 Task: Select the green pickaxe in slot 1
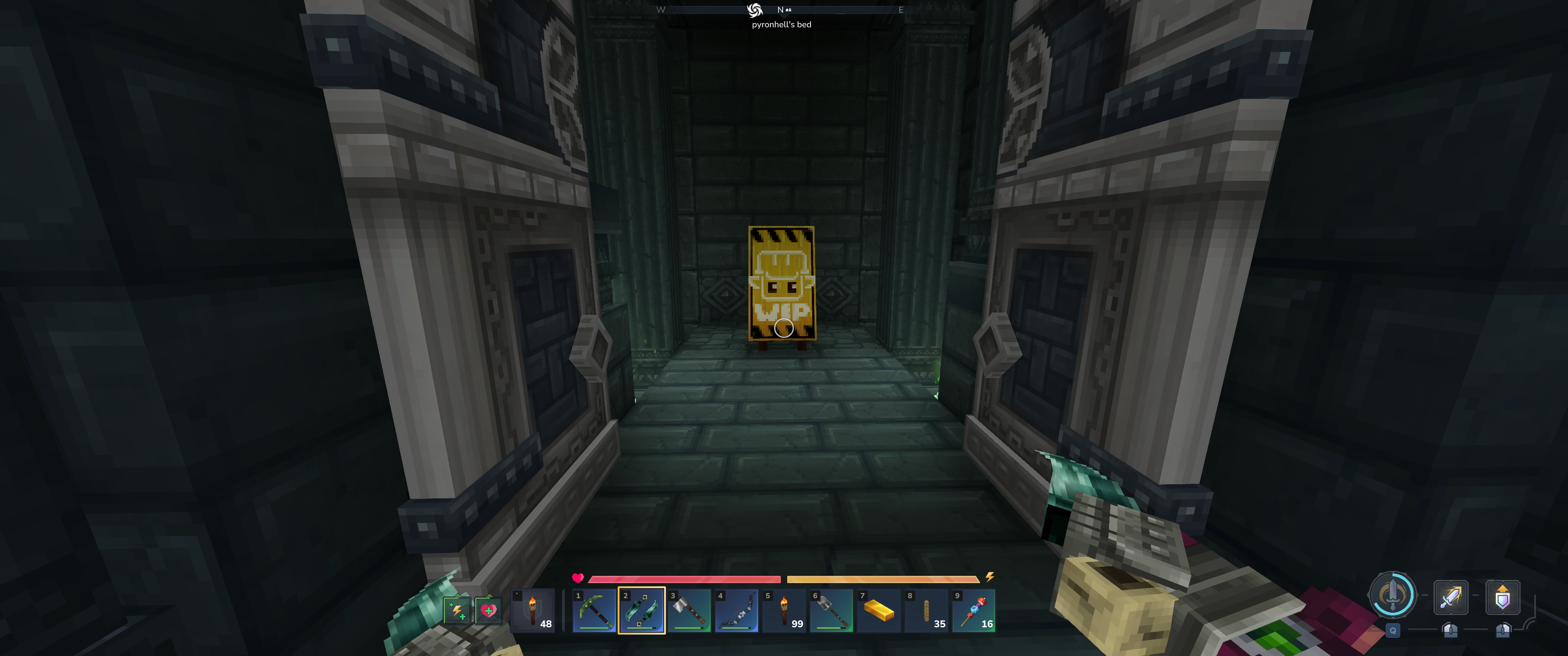point(594,610)
